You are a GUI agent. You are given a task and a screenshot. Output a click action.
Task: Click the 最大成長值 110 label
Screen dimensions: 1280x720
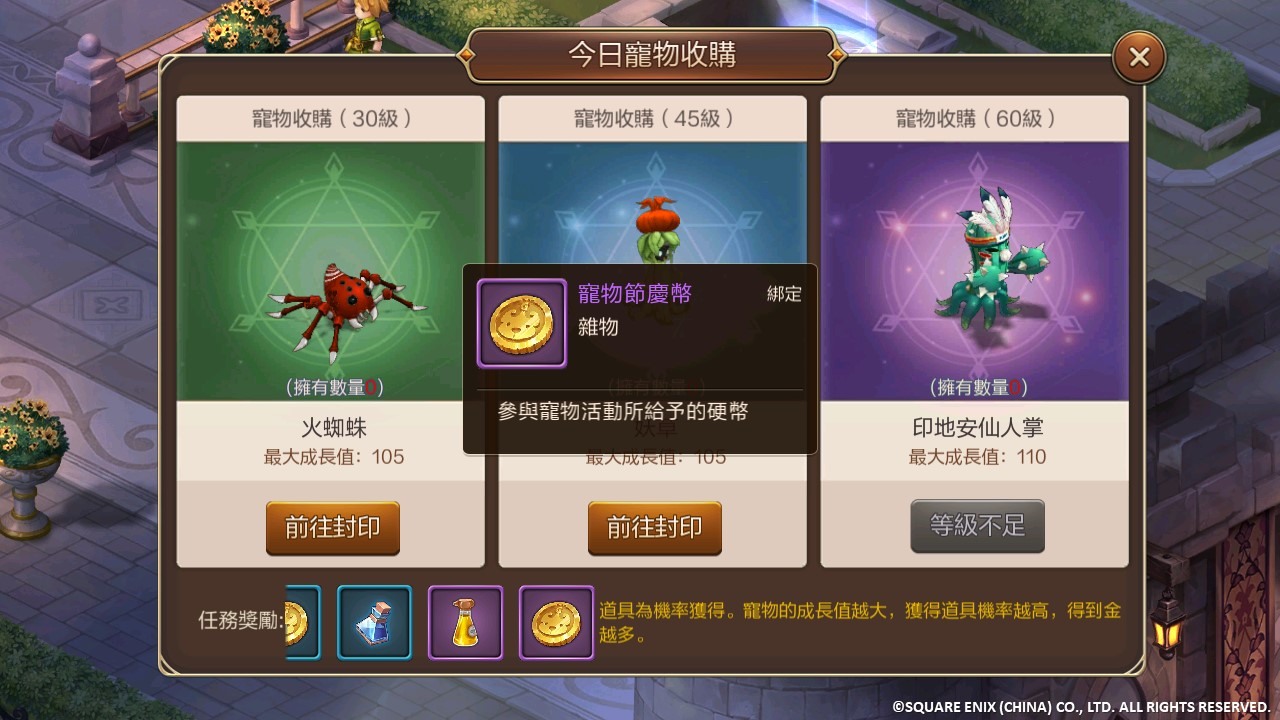click(x=975, y=457)
